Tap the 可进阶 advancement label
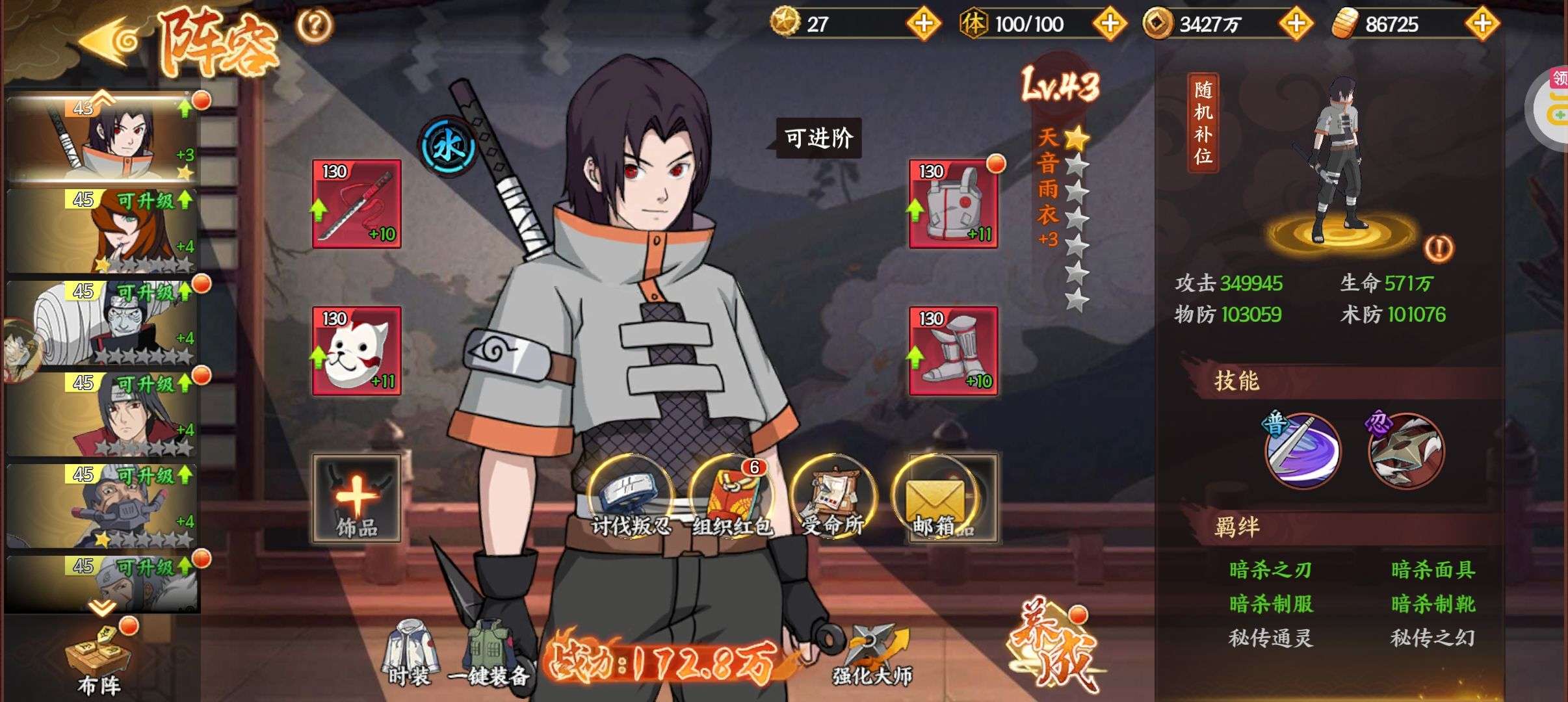1568x702 pixels. [x=818, y=138]
